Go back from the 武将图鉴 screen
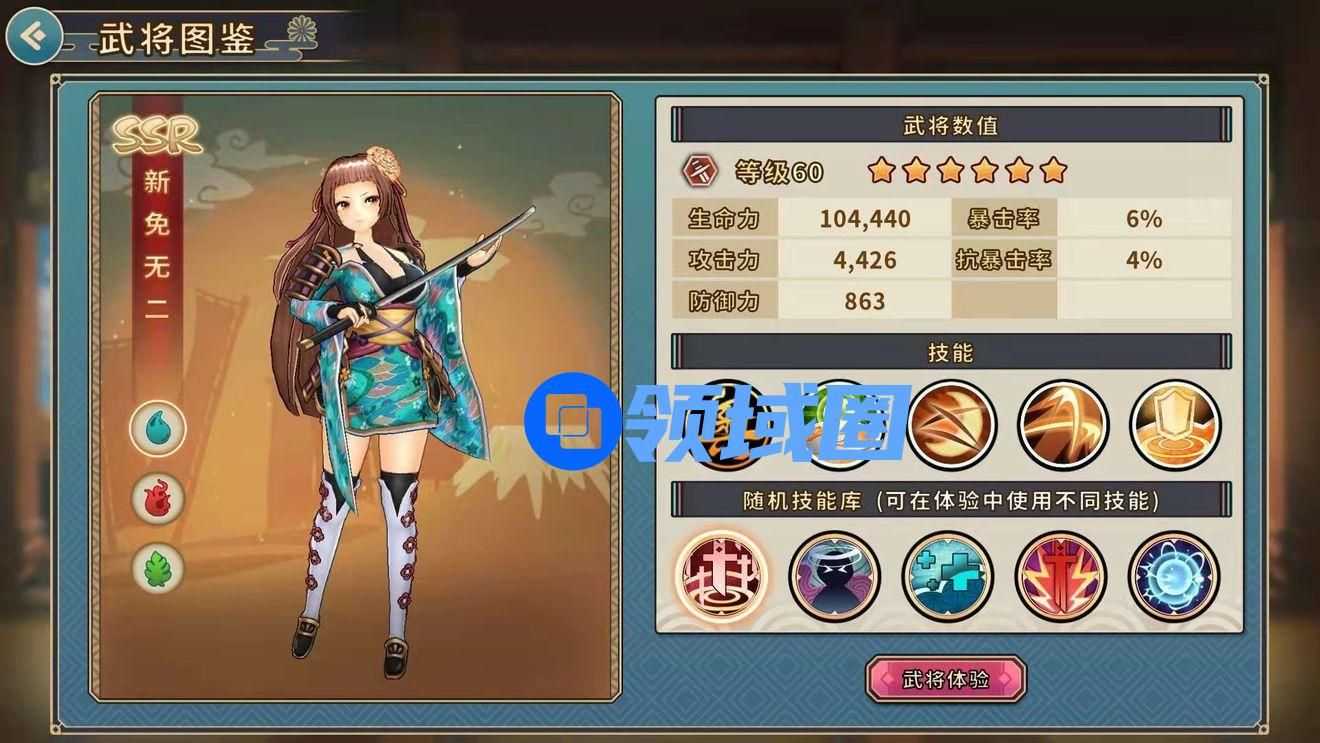Viewport: 1320px width, 743px height. [x=33, y=37]
